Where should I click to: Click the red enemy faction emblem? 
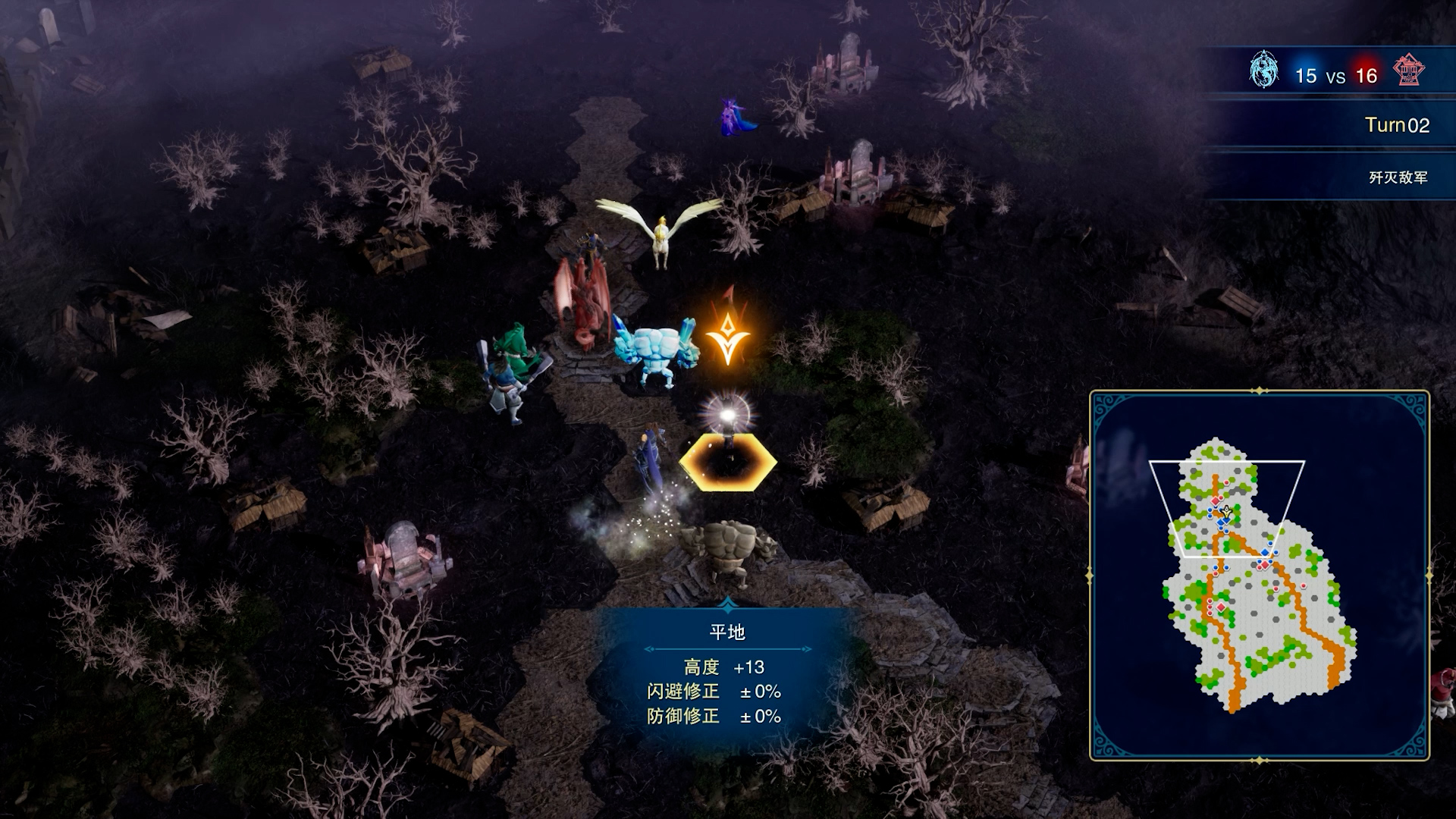tap(1409, 71)
